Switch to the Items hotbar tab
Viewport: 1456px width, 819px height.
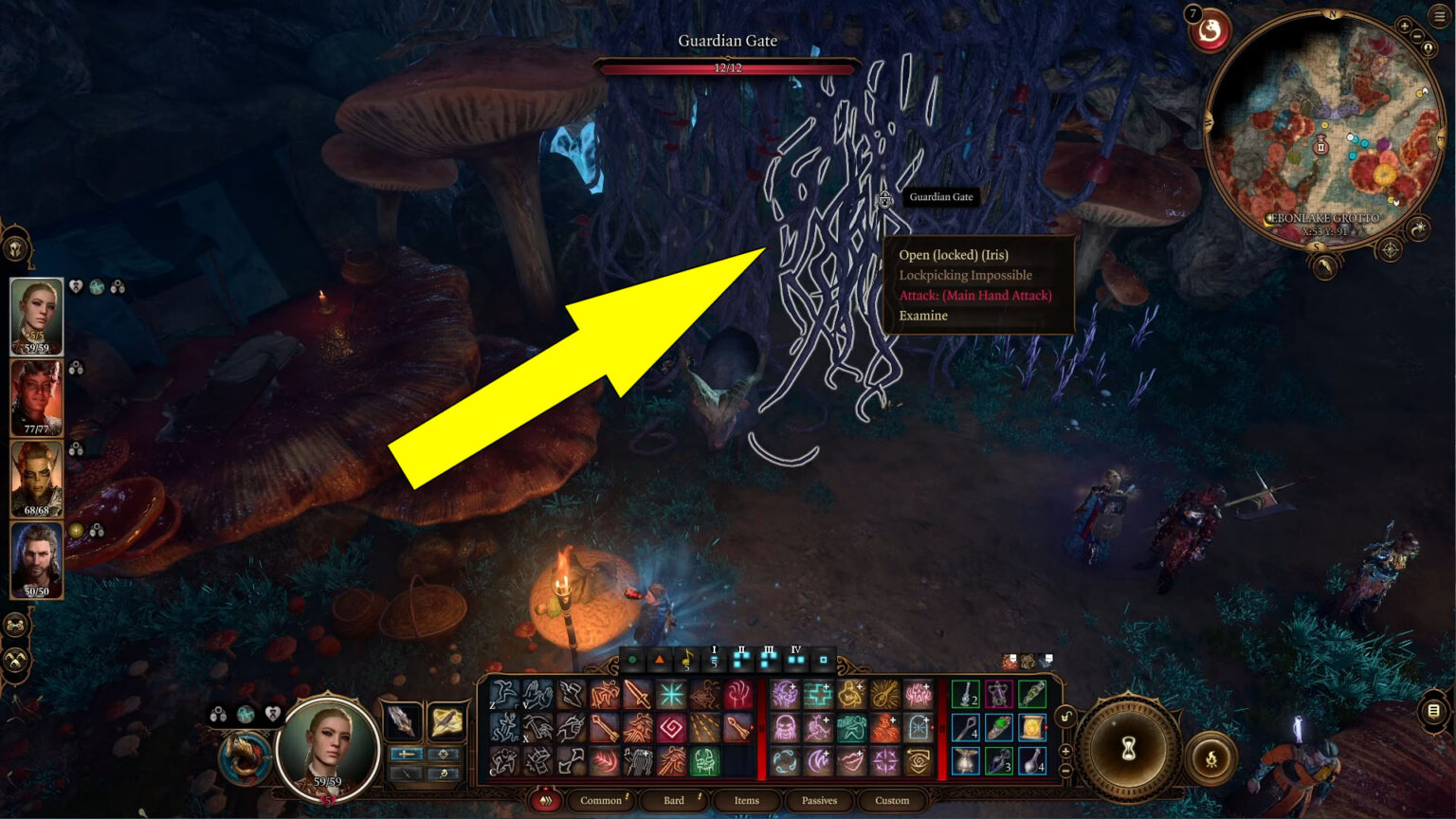click(x=747, y=800)
